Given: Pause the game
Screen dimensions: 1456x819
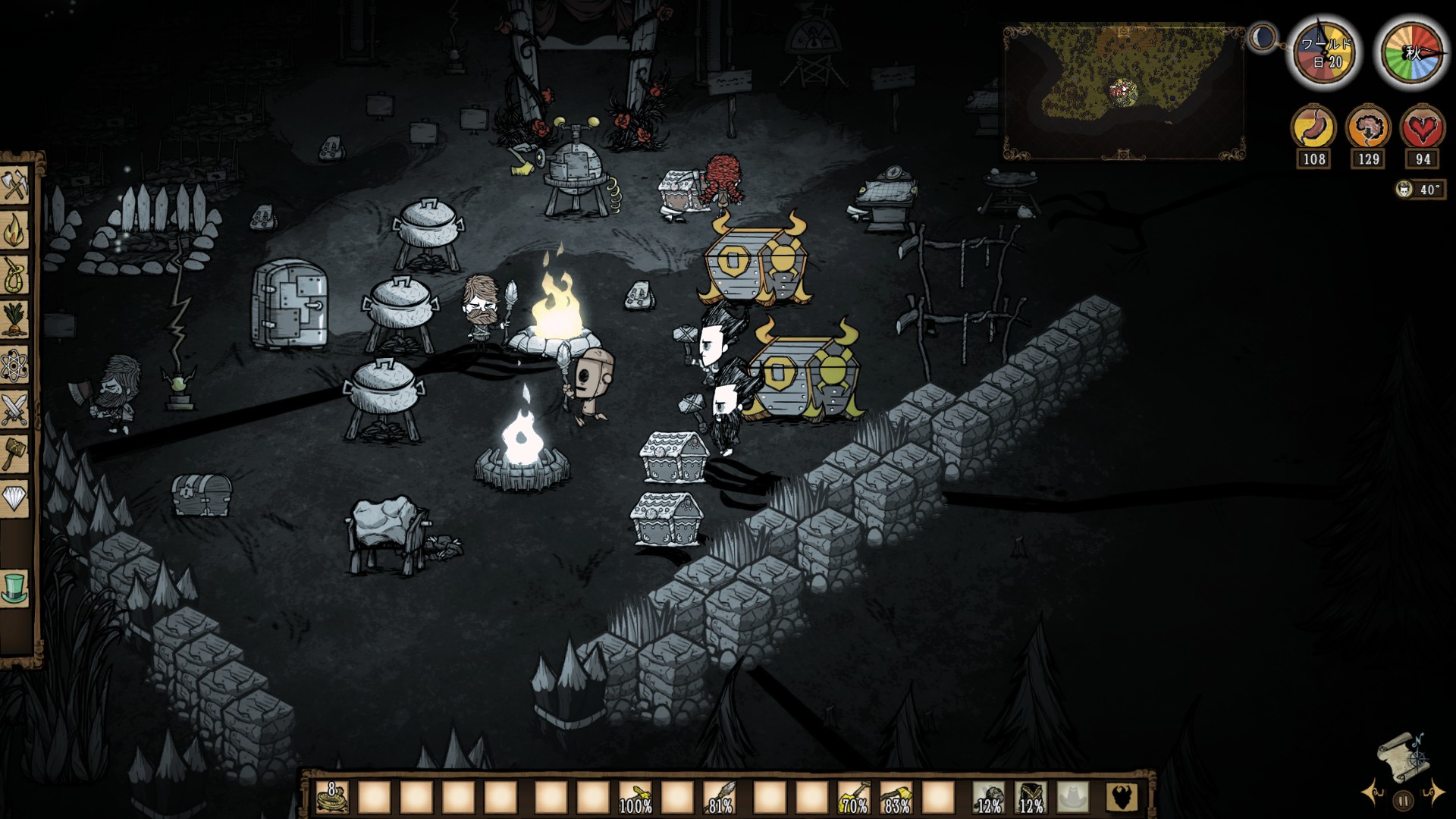Looking at the screenshot, I should 1403,800.
